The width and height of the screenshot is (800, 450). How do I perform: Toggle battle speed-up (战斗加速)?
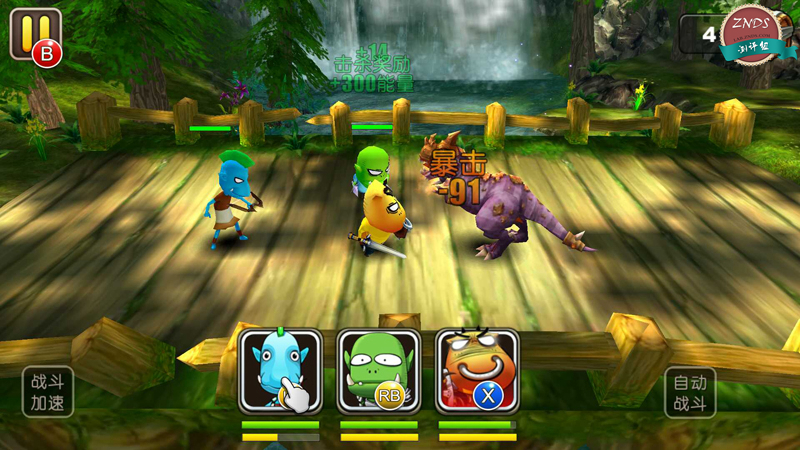click(47, 391)
